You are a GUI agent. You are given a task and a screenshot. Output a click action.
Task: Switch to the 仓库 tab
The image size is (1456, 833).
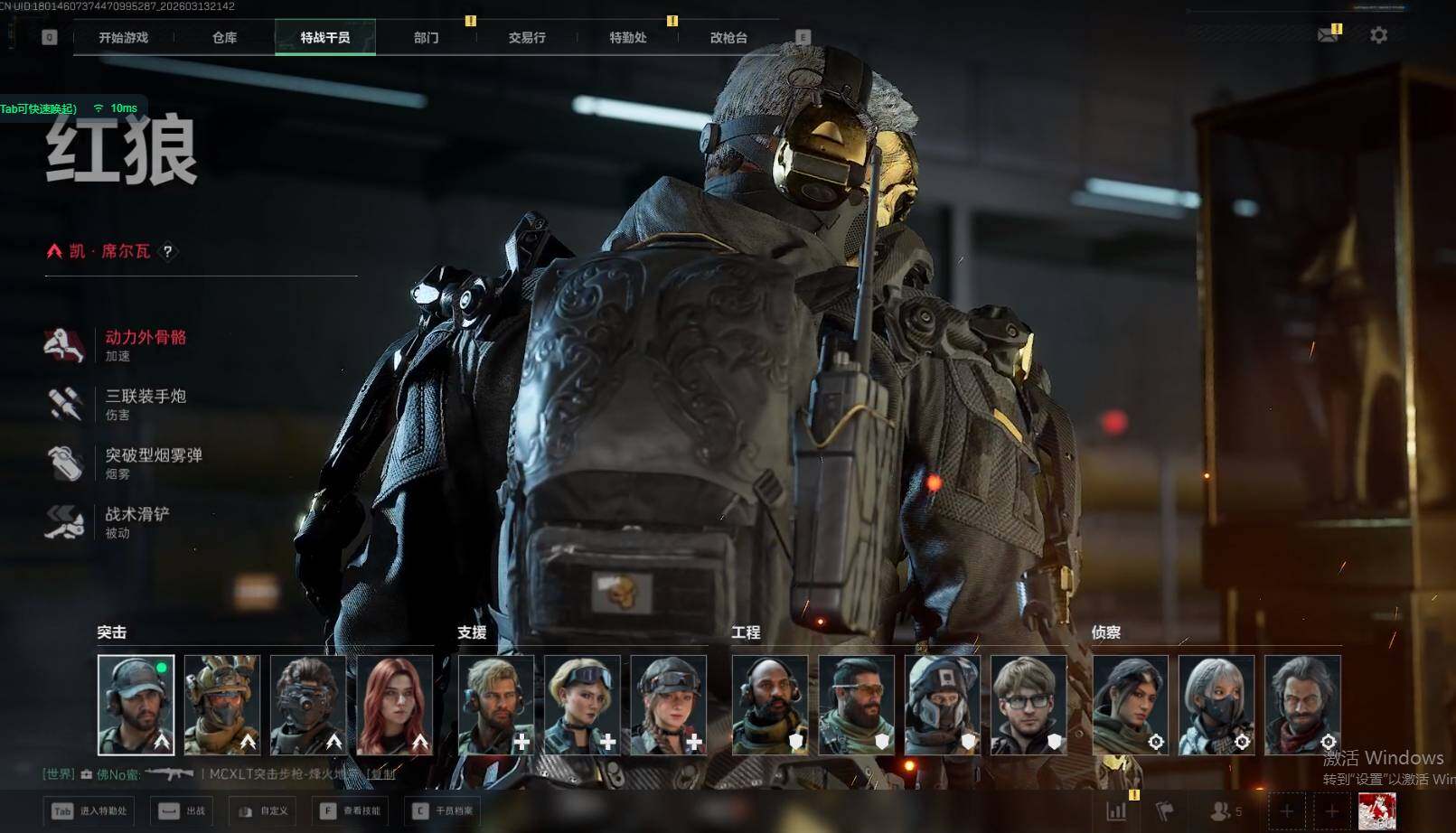click(224, 38)
